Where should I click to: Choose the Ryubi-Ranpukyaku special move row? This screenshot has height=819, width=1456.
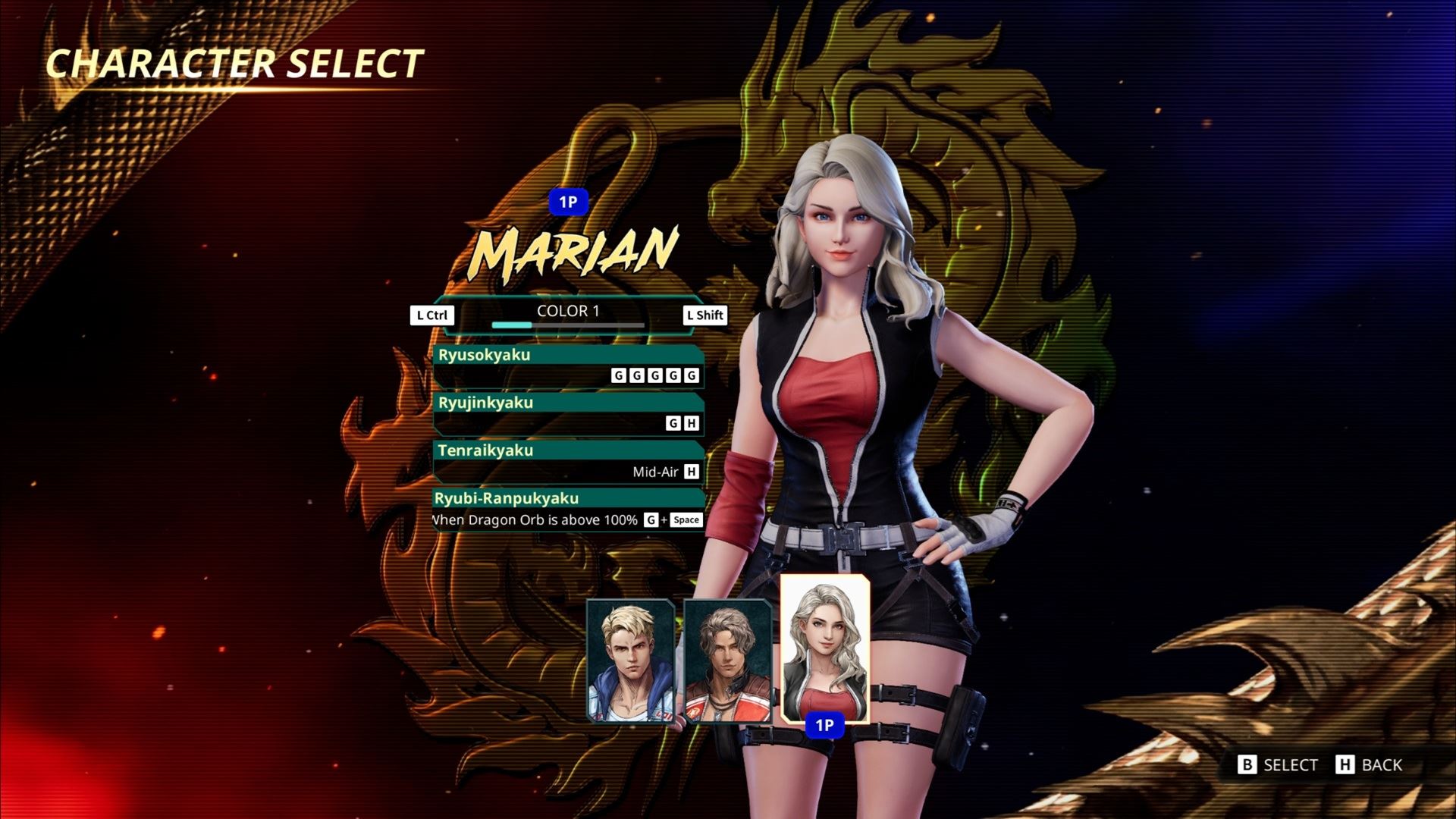click(568, 510)
